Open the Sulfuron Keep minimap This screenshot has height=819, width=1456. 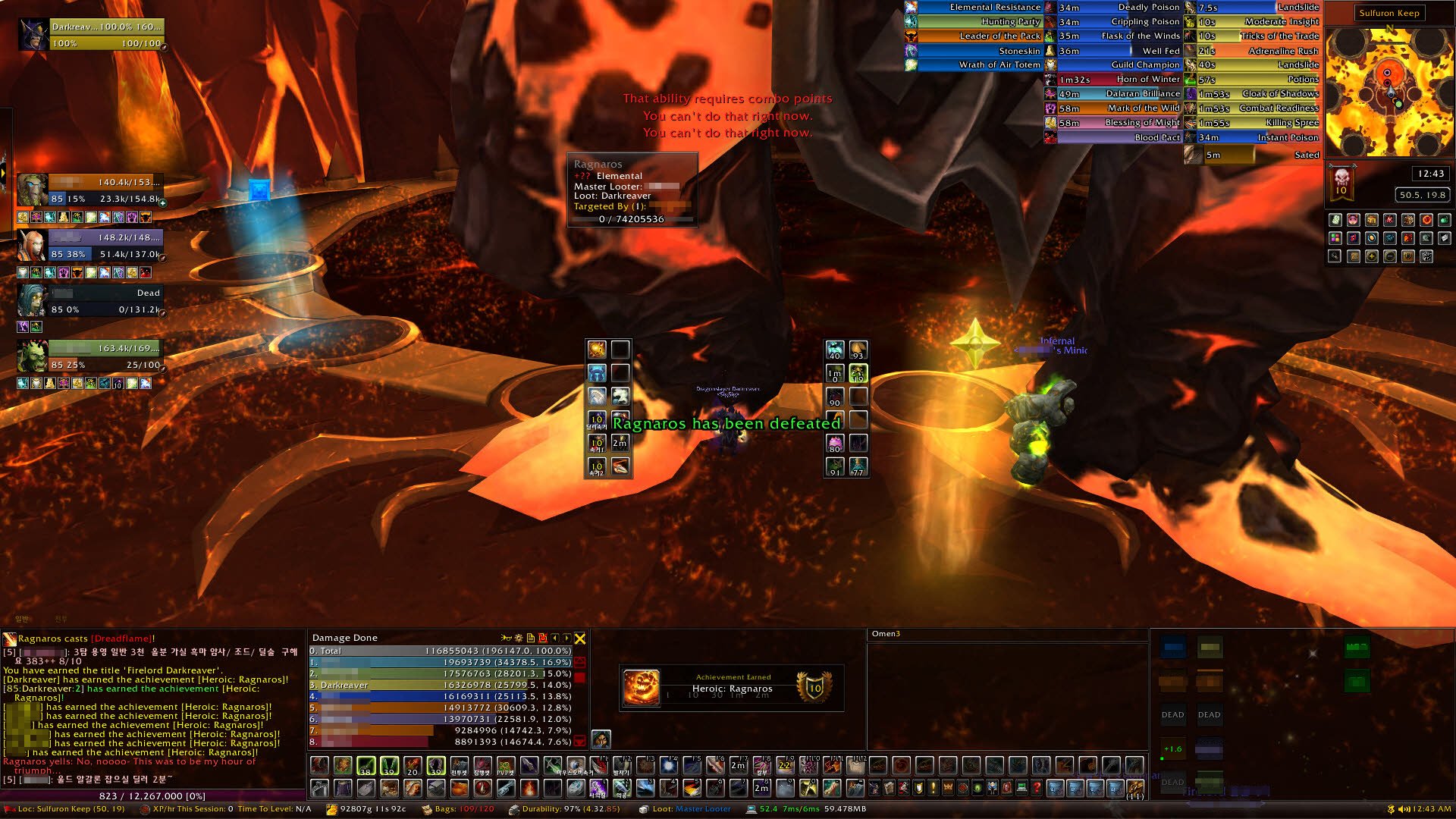click(1389, 91)
